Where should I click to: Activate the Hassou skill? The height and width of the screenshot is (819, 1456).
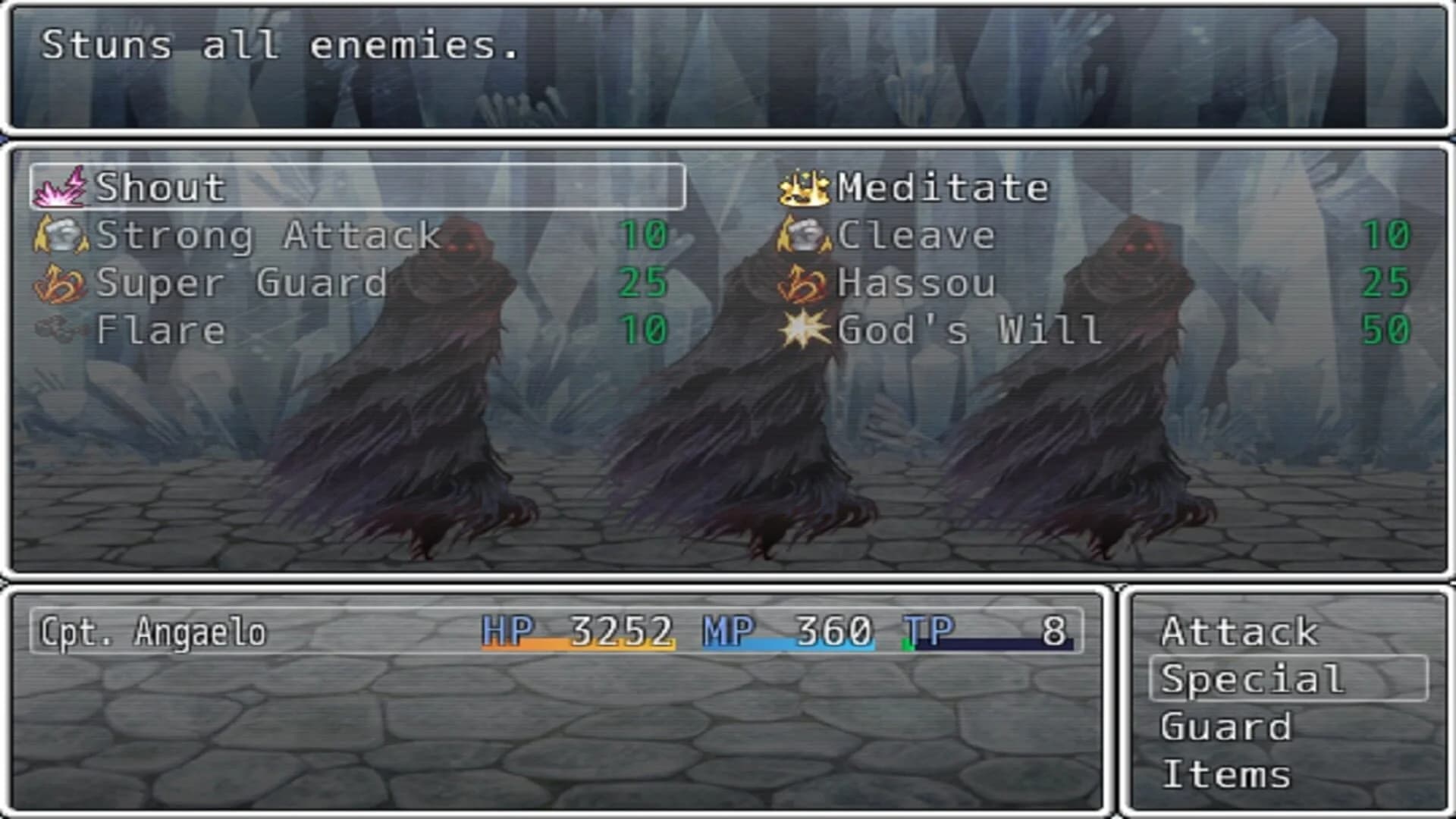pos(914,284)
